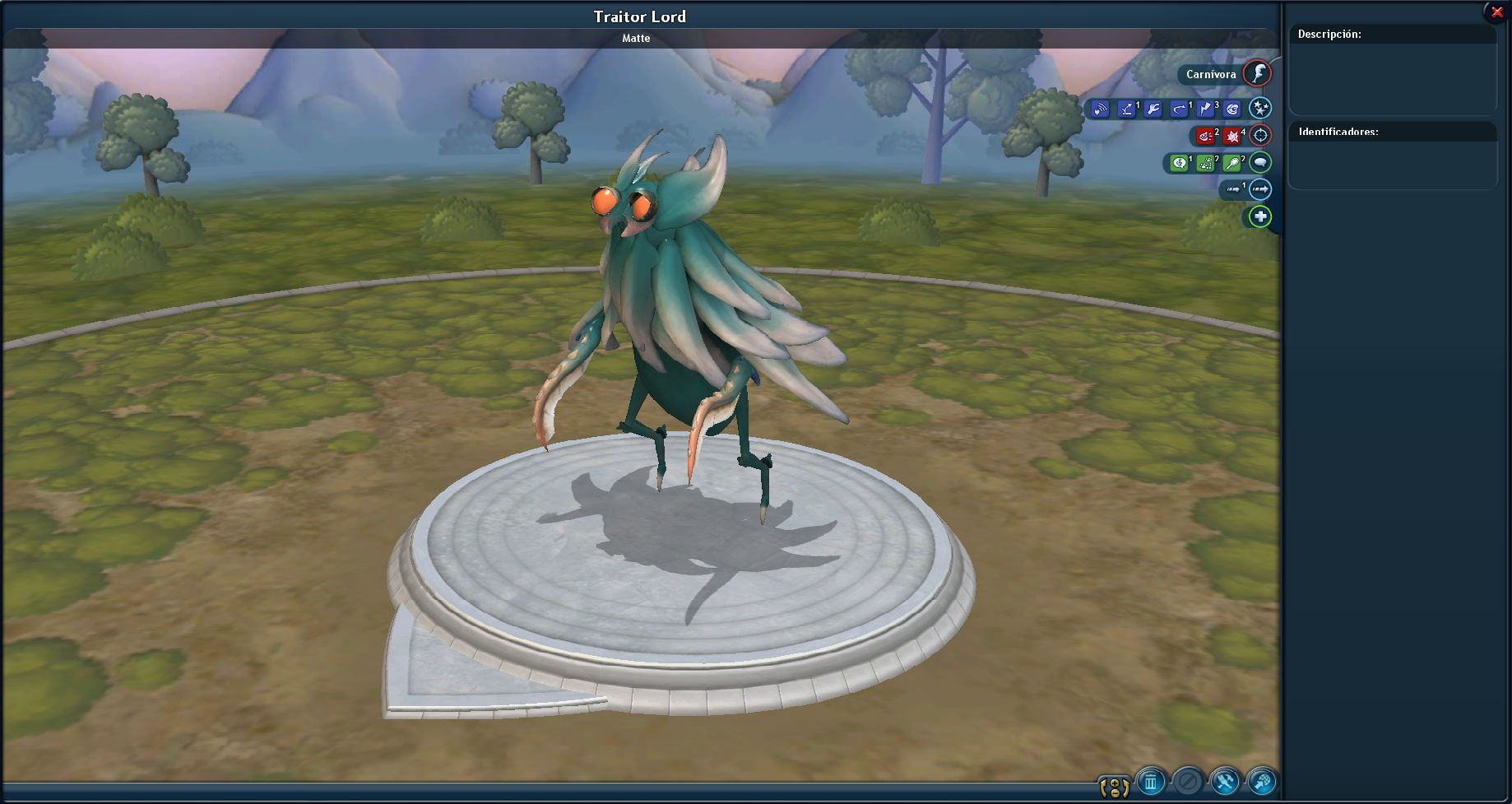Click the hammer-and-wrench edit creature icon

(1224, 782)
